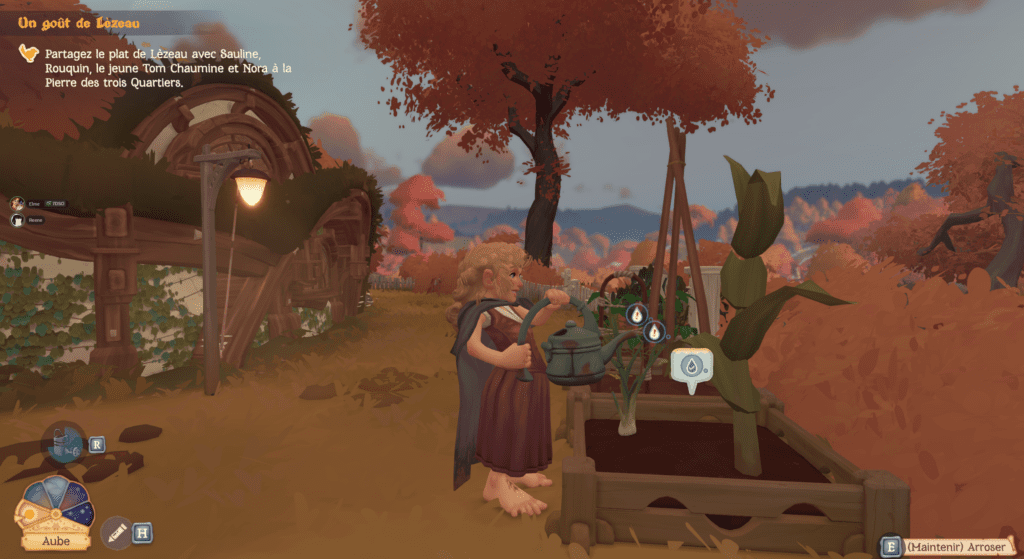Open the pencil edit tool icon
The image size is (1024, 559).
point(115,531)
